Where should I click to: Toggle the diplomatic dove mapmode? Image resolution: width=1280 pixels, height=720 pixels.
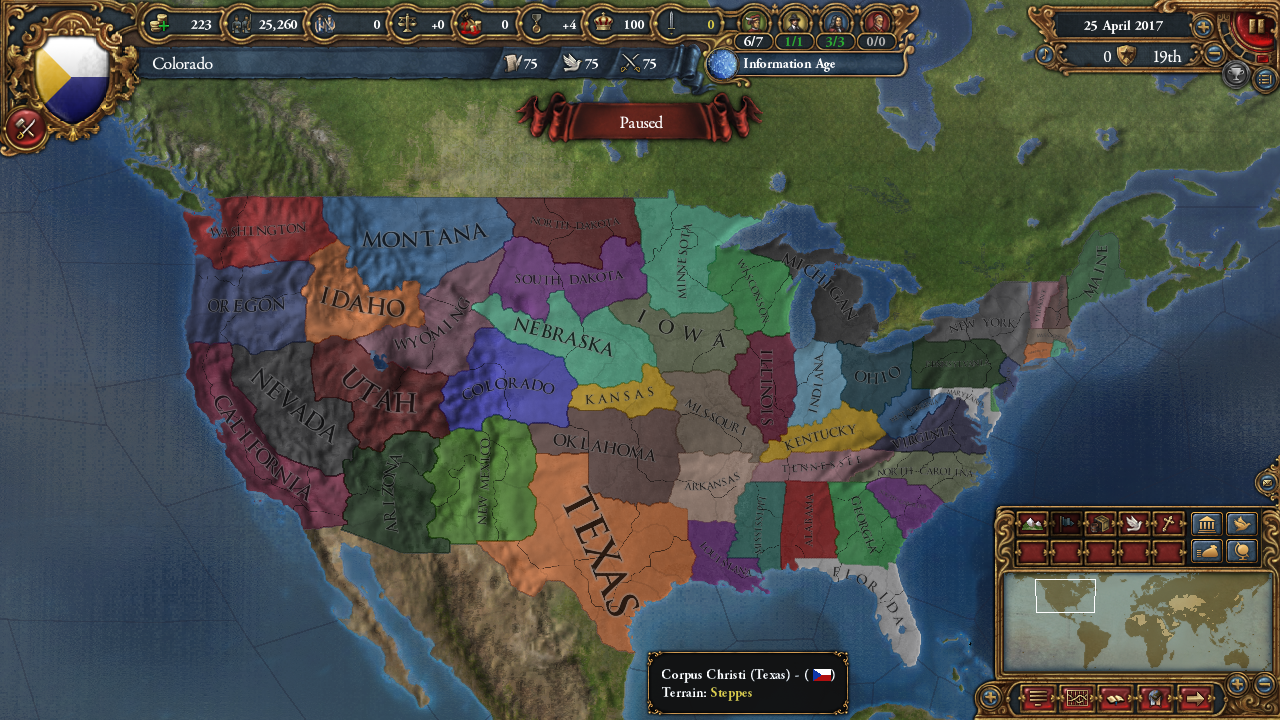(x=1133, y=523)
